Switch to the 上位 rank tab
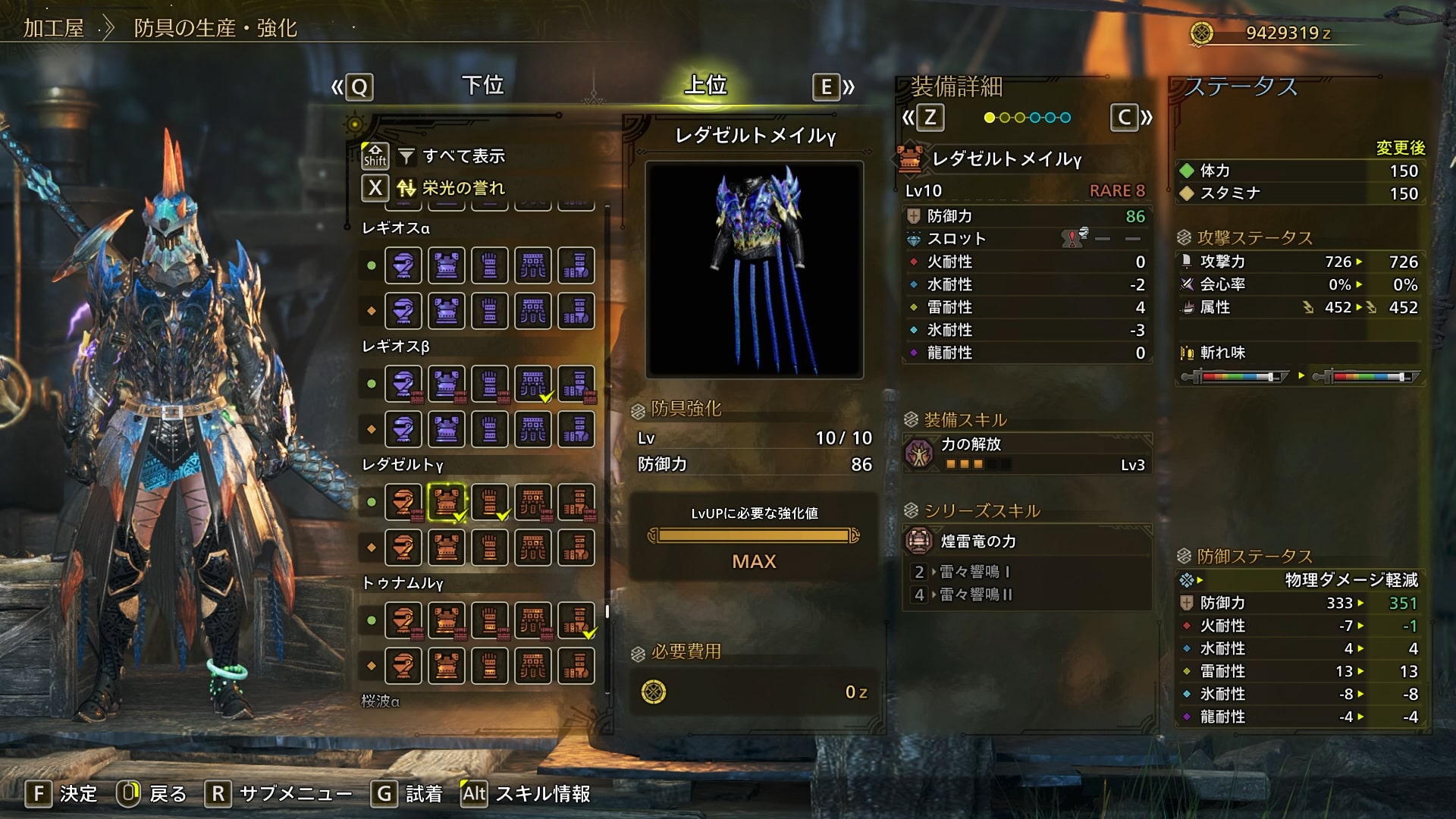 click(x=705, y=86)
